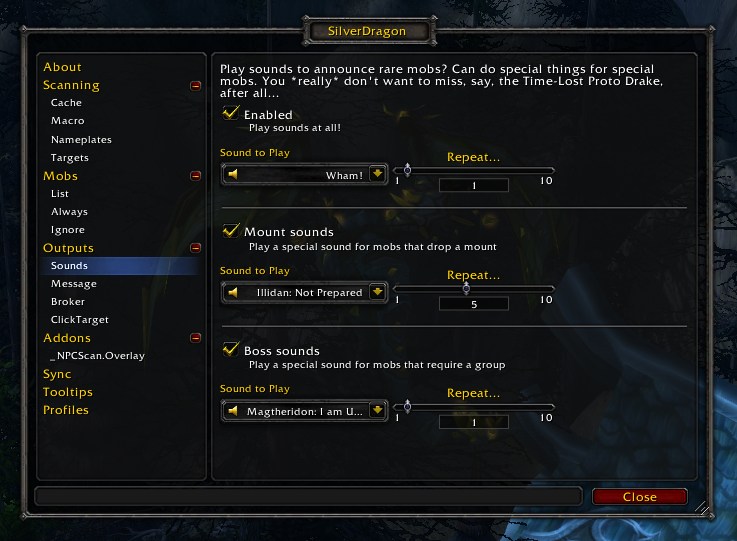Go to ClickTarget settings
Screen dimensions: 737x541
80,320
